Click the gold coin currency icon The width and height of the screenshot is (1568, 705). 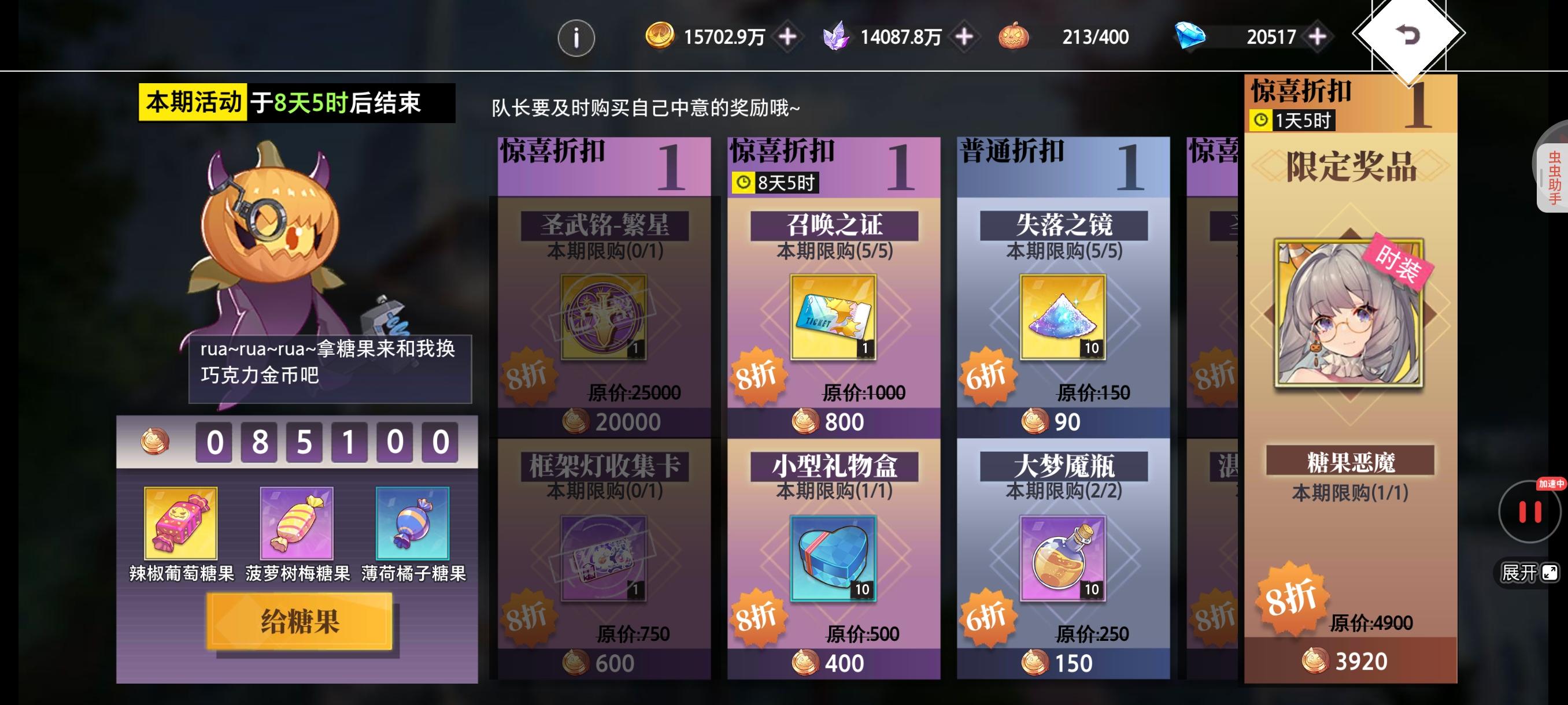pyautogui.click(x=664, y=38)
